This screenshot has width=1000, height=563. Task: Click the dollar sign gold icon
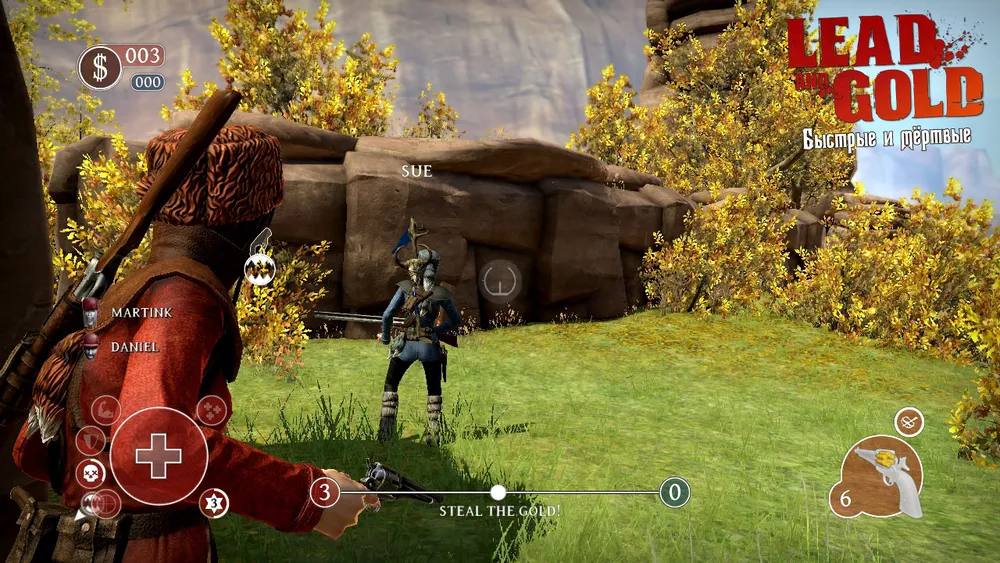[x=100, y=68]
